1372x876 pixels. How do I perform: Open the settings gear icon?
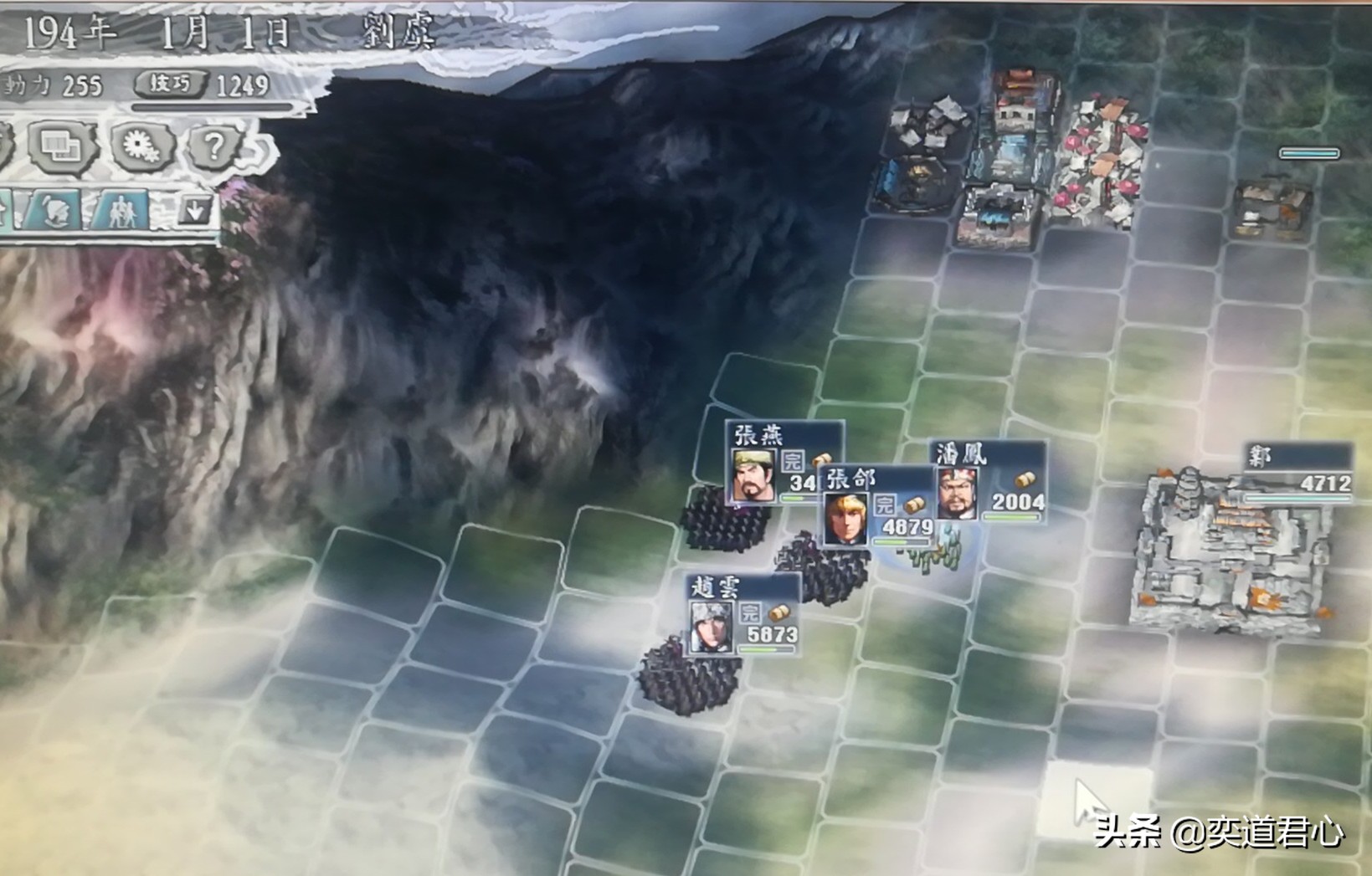[143, 146]
